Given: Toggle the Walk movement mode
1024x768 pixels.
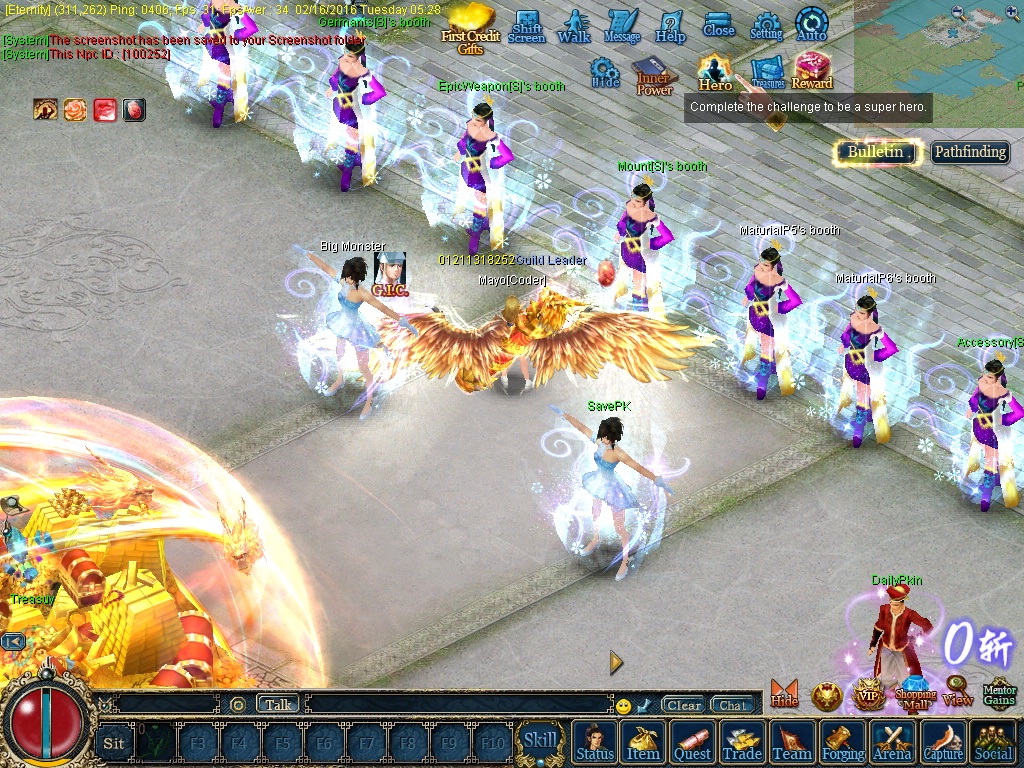Looking at the screenshot, I should (574, 26).
